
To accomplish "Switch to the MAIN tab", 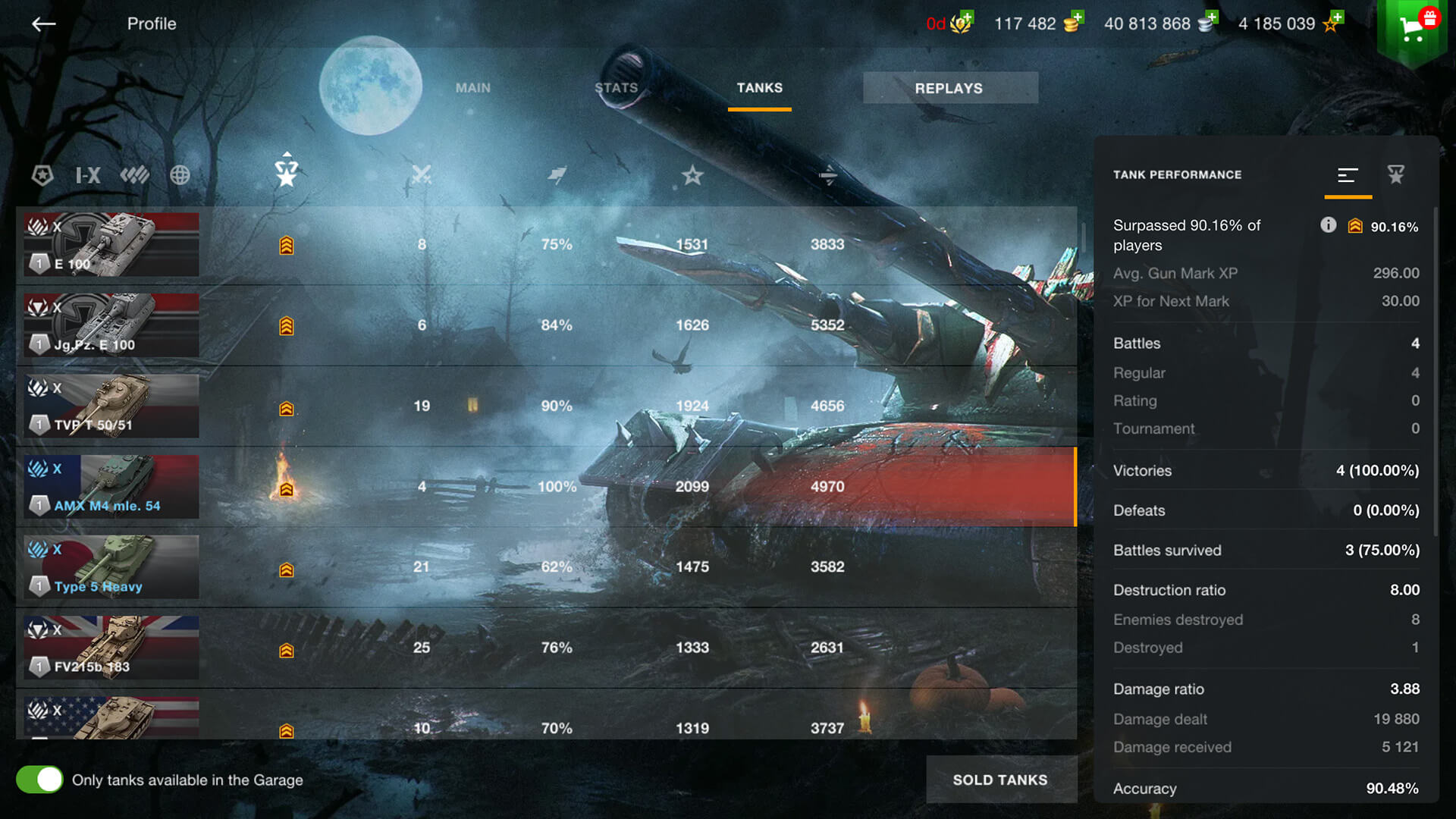I will (x=472, y=88).
